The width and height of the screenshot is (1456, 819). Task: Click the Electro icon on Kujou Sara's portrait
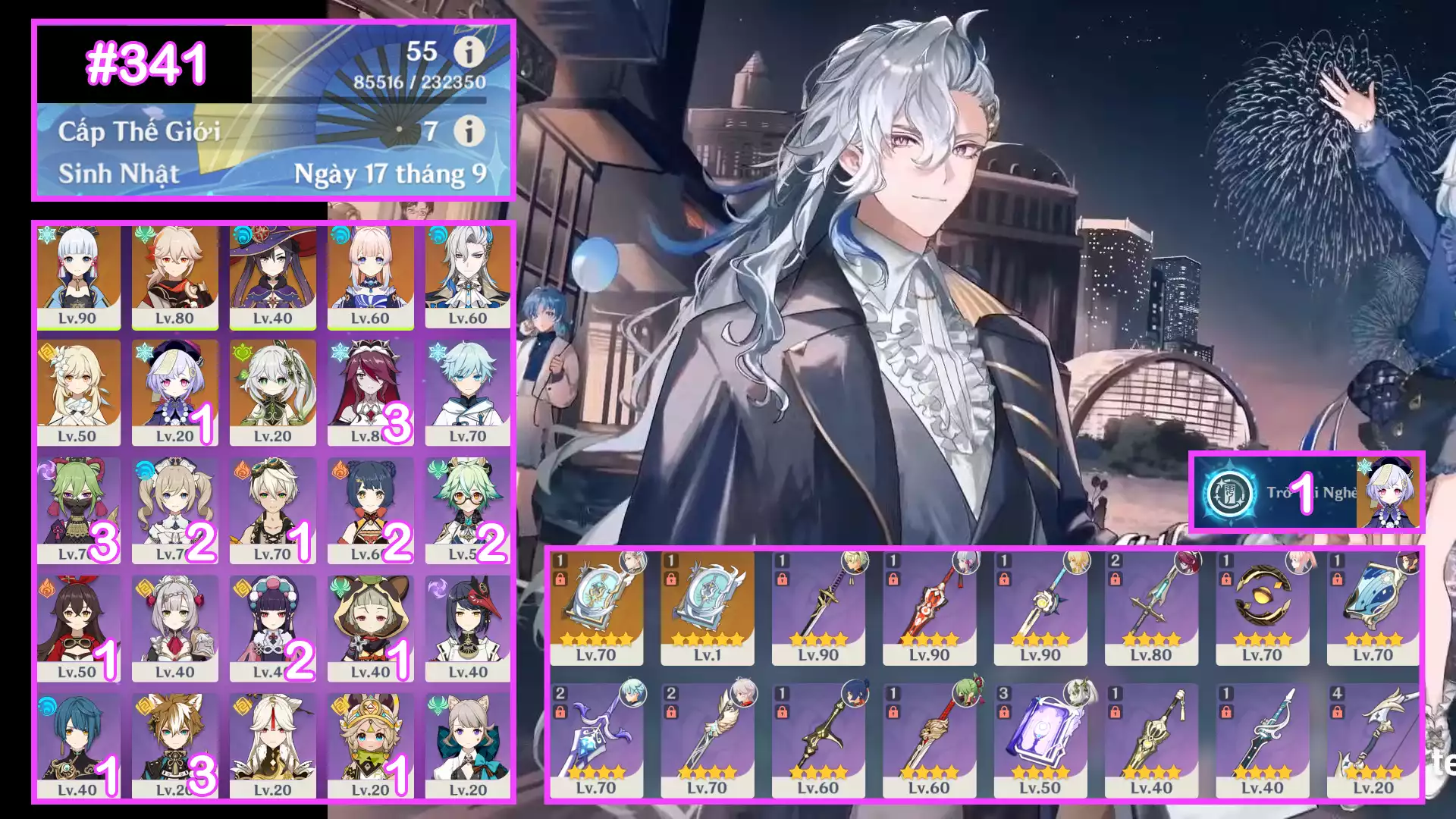(x=440, y=586)
